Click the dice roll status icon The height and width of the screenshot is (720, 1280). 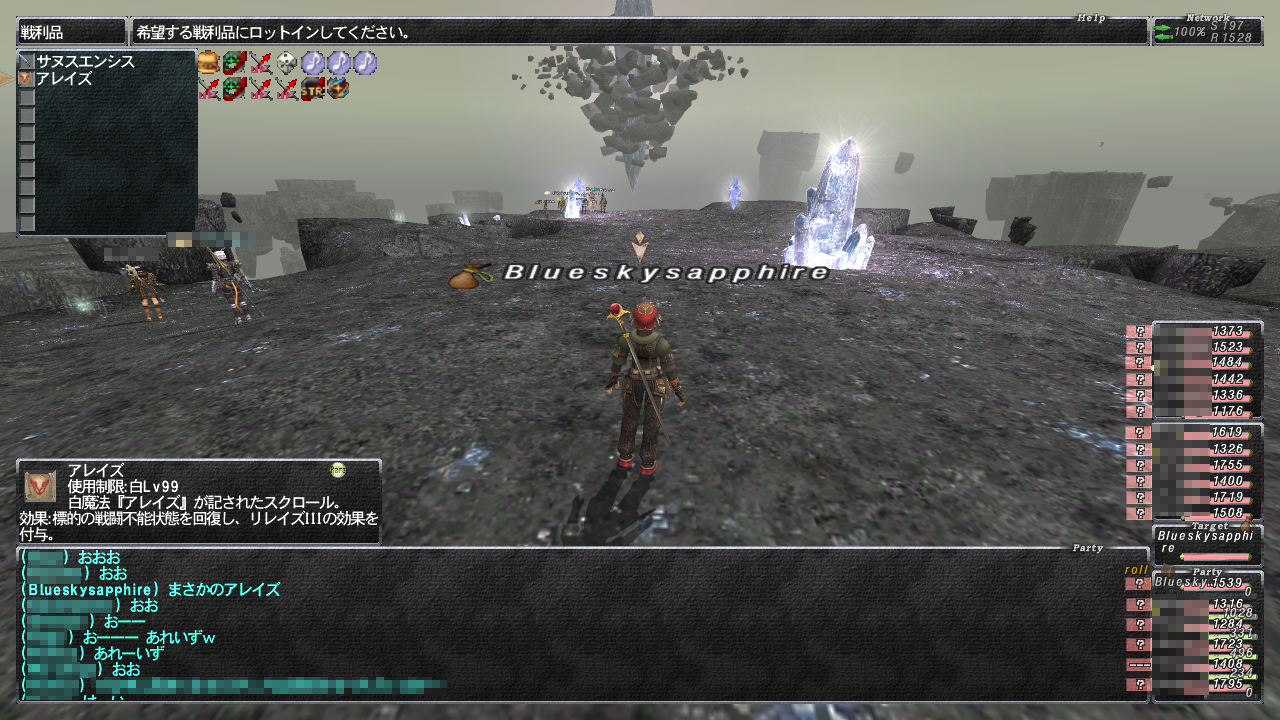click(287, 63)
